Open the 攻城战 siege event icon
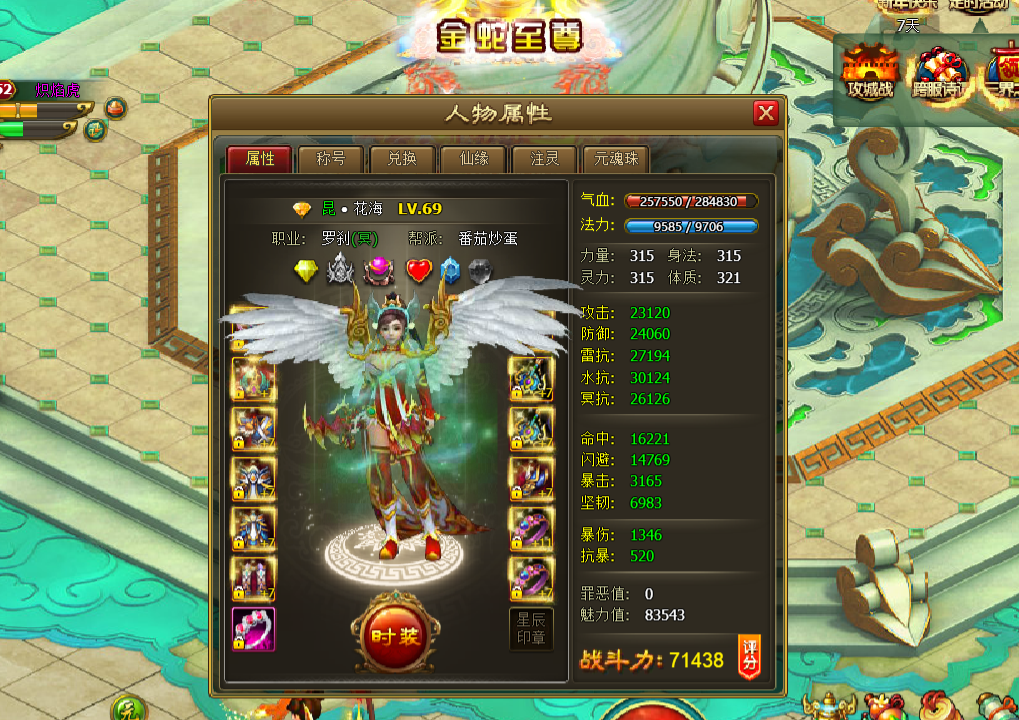 (x=869, y=71)
